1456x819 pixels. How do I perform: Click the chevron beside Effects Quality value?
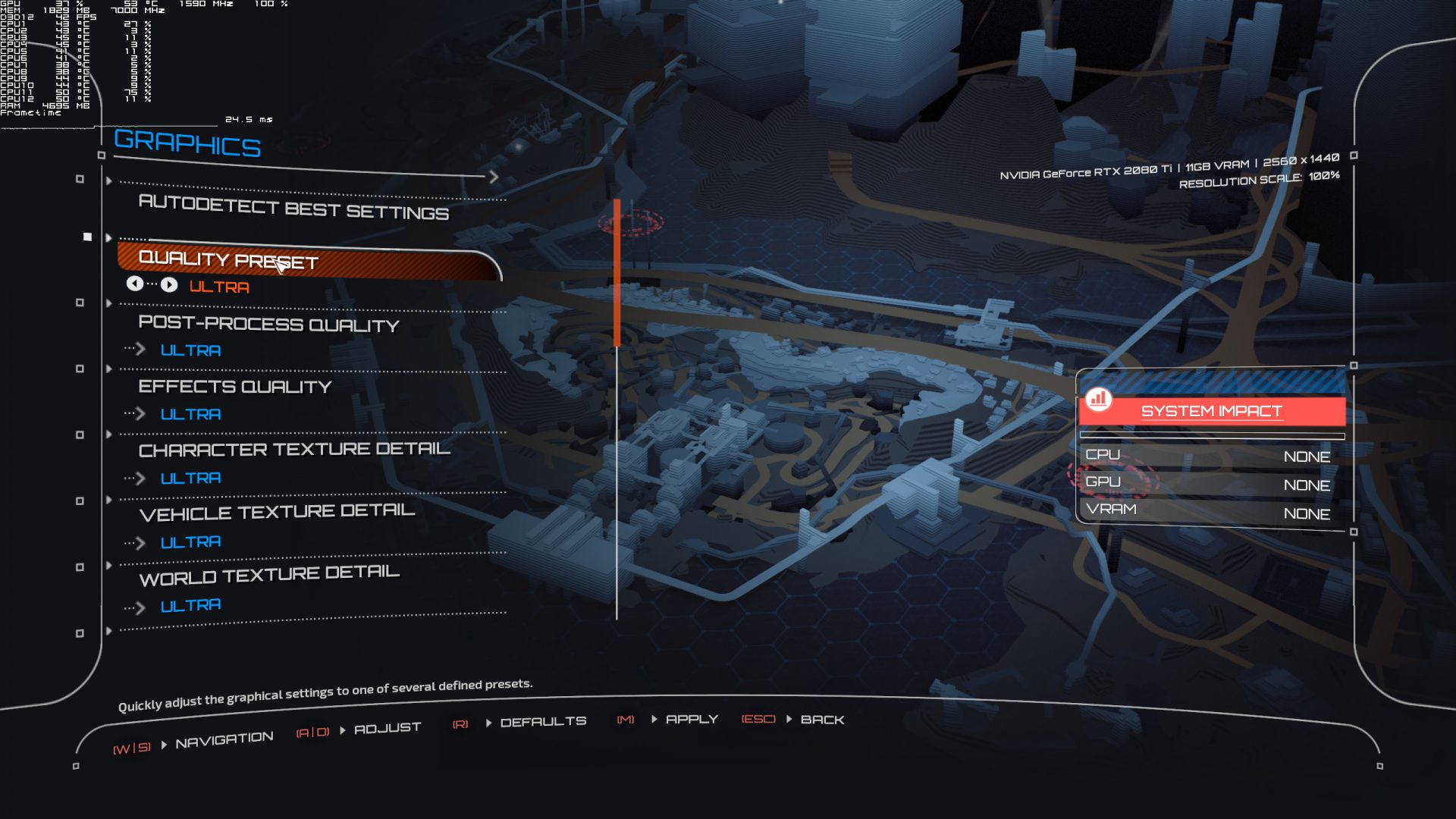click(141, 414)
